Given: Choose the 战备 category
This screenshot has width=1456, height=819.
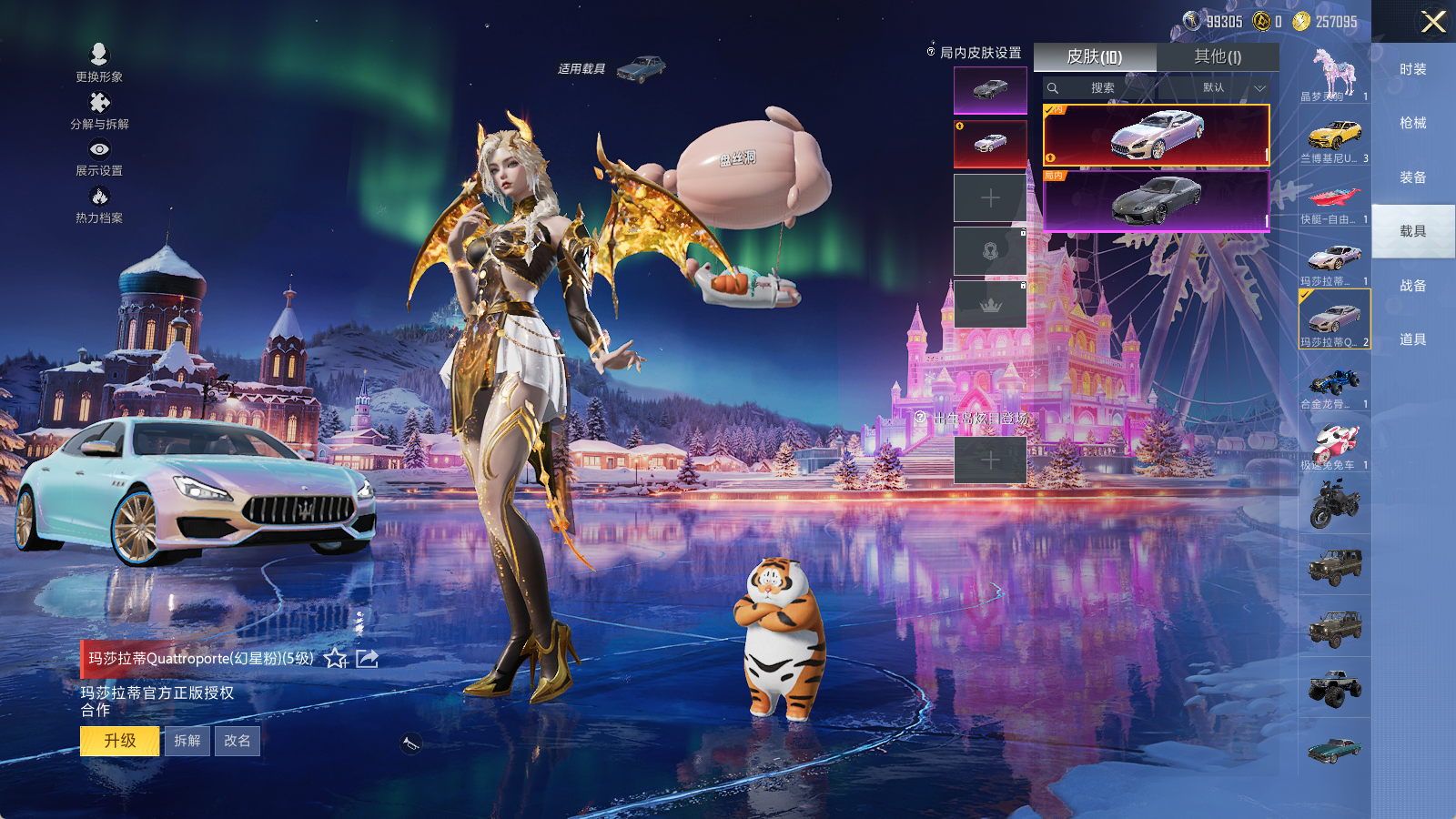Looking at the screenshot, I should 1412,286.
